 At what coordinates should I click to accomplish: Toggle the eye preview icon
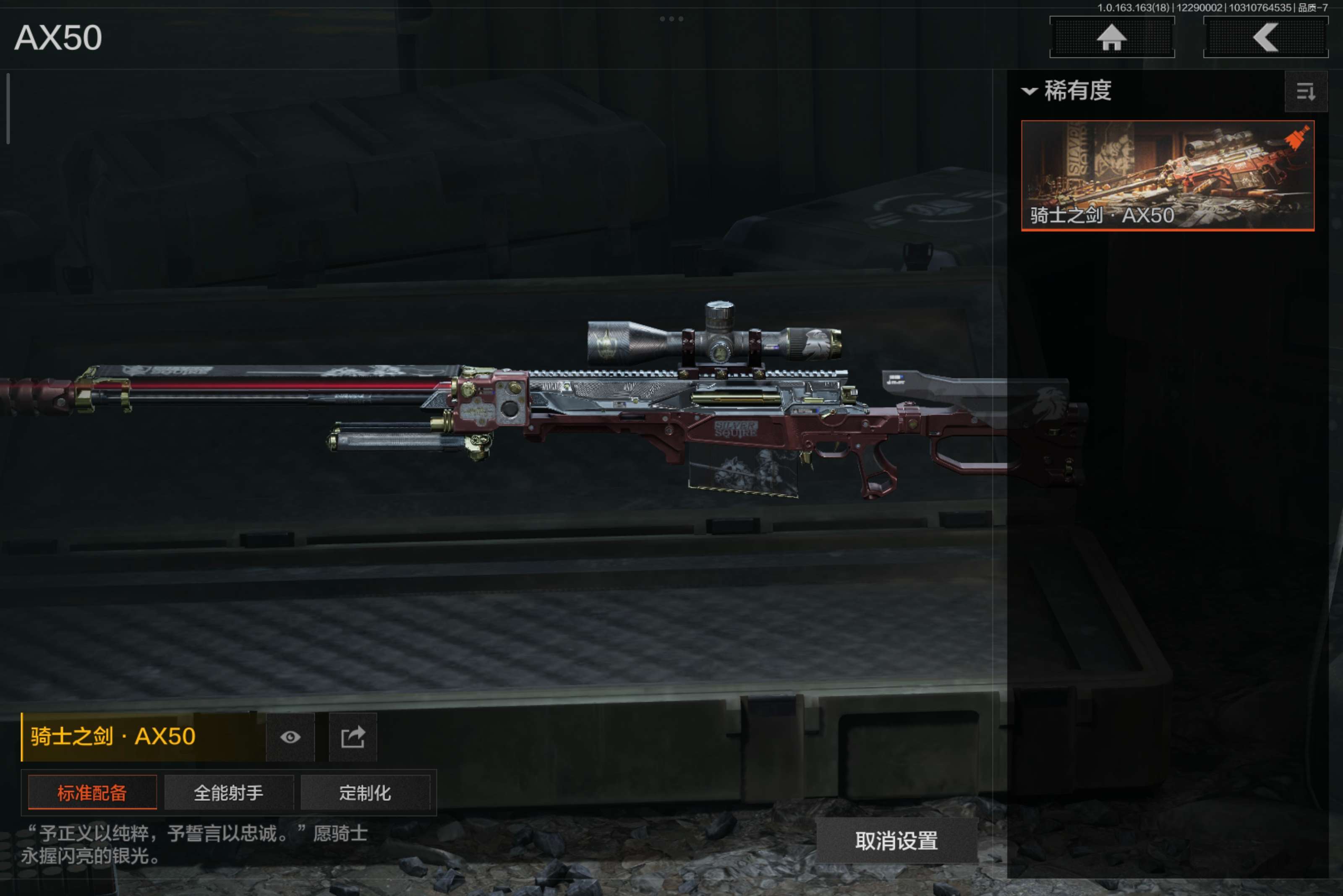(290, 737)
